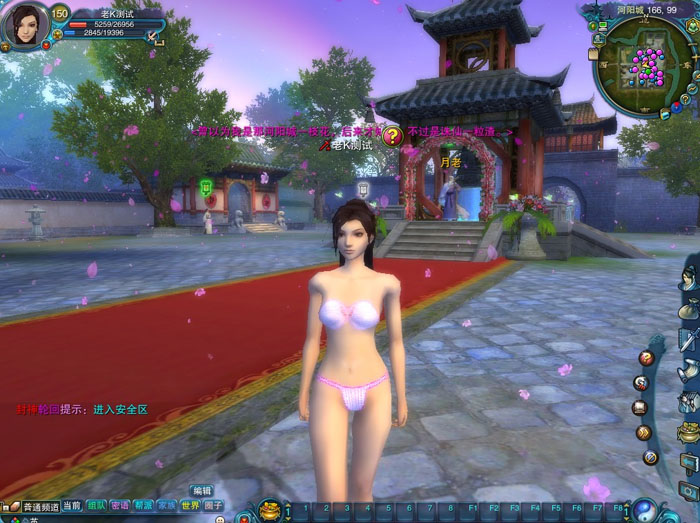Switch to the 密语 whisper chat tab
This screenshot has height=523, width=700.
point(120,506)
